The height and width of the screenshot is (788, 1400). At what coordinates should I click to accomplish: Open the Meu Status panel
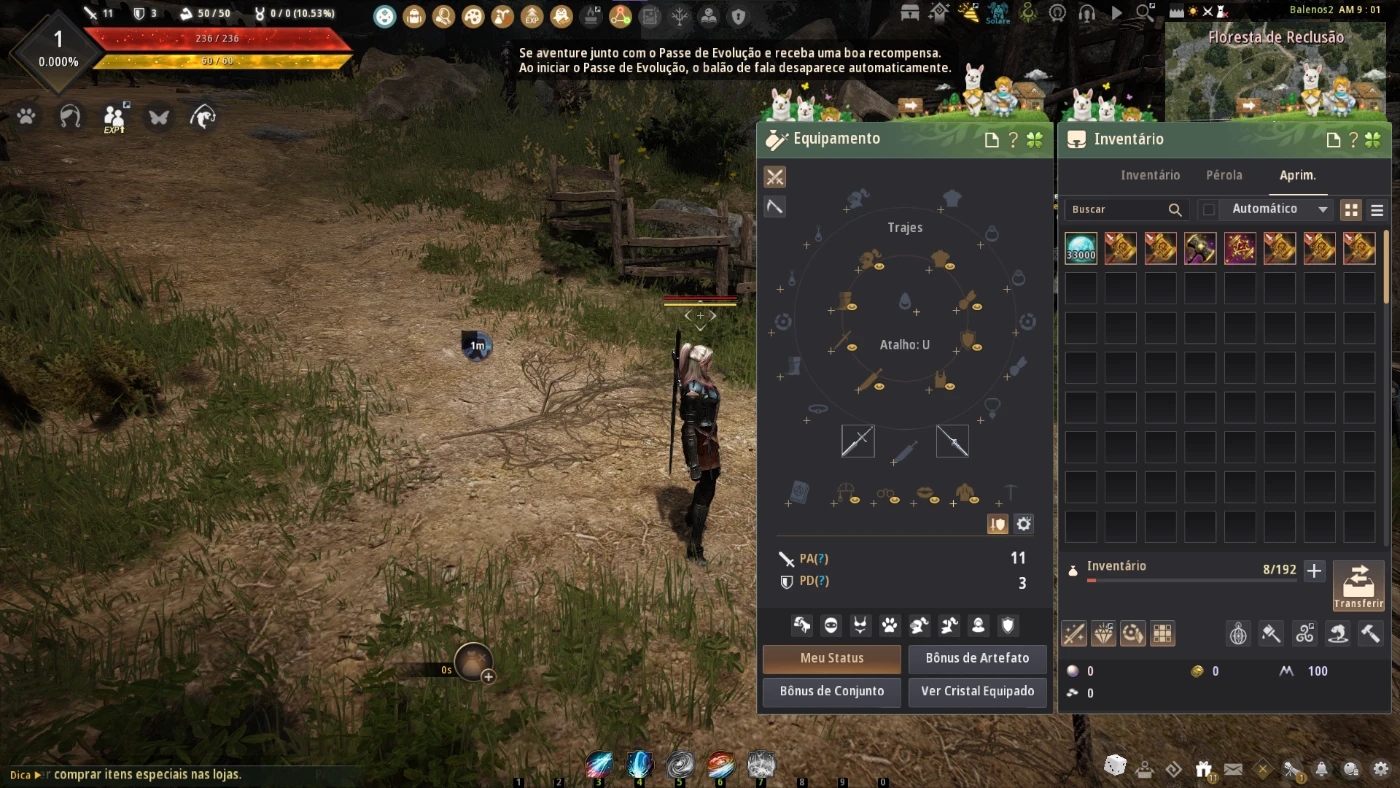pyautogui.click(x=831, y=659)
